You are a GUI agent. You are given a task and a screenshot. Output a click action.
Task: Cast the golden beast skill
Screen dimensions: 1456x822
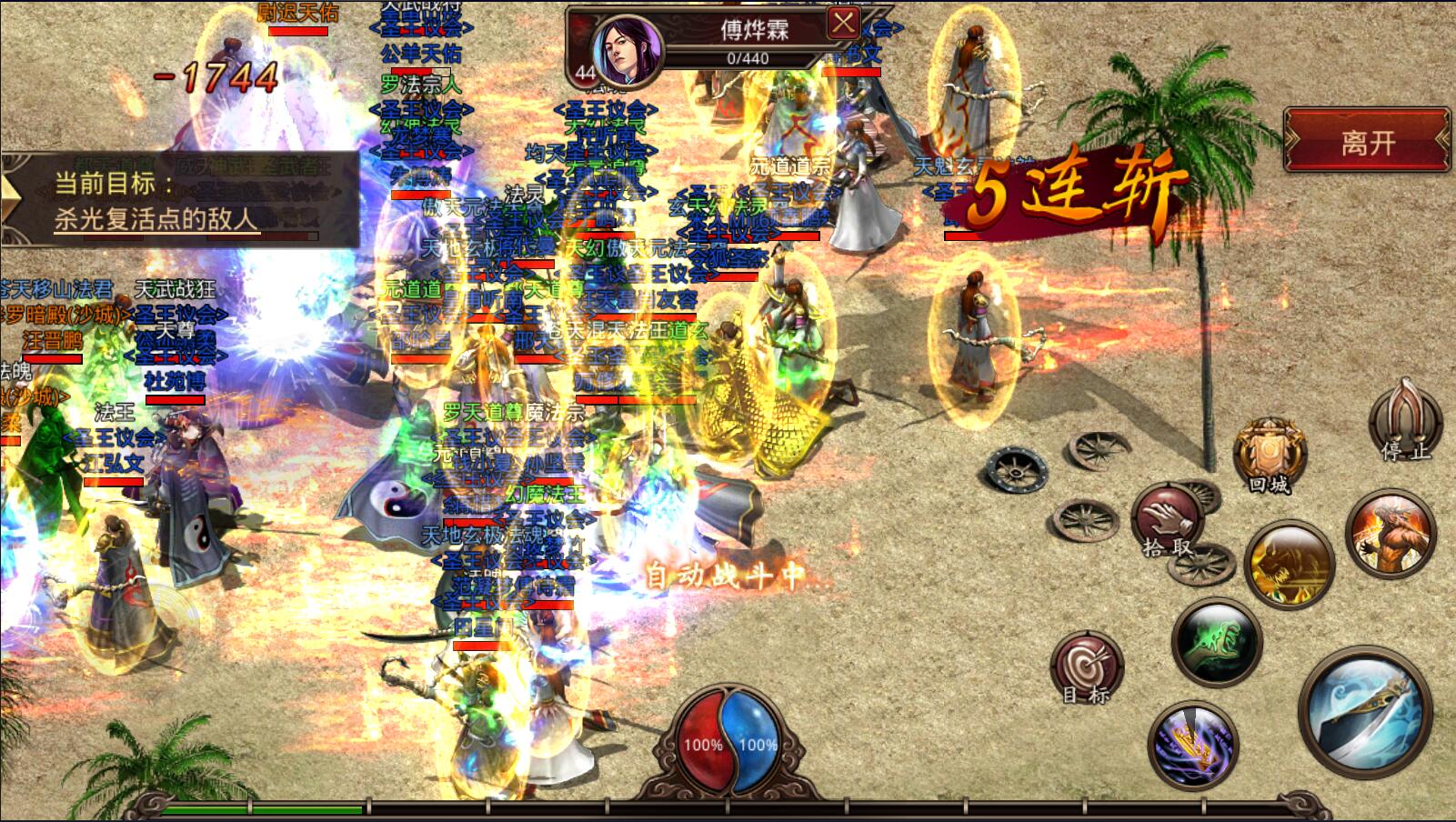click(1288, 564)
